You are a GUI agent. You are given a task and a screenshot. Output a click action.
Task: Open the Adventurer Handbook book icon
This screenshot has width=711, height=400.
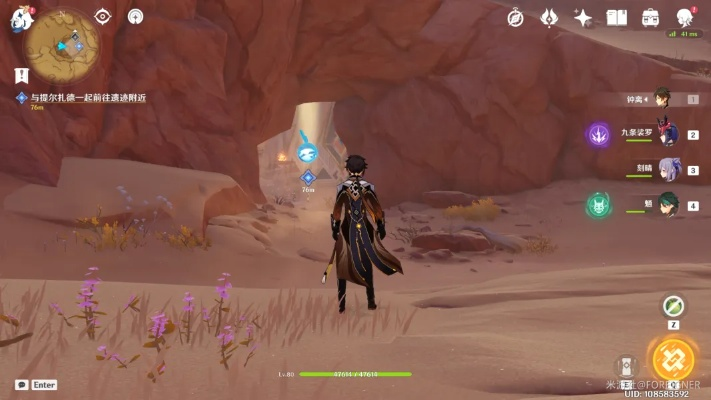pos(617,17)
